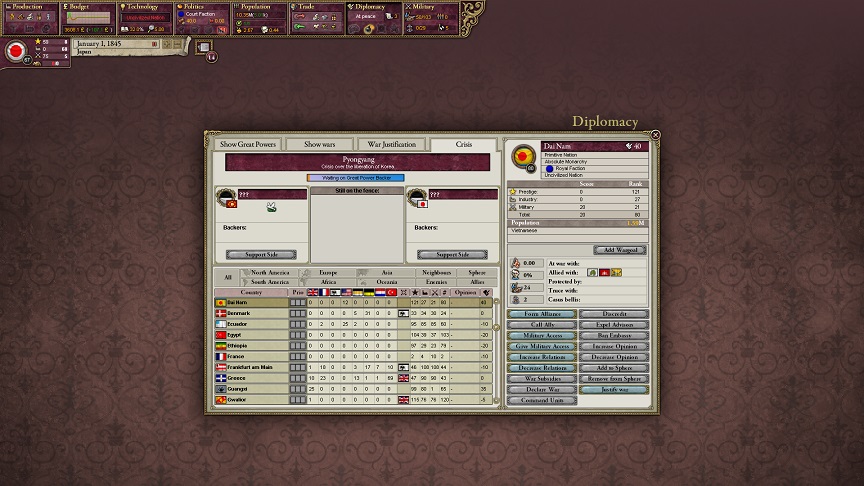Click the Add Wargoal button
The height and width of the screenshot is (486, 864).
coord(620,250)
